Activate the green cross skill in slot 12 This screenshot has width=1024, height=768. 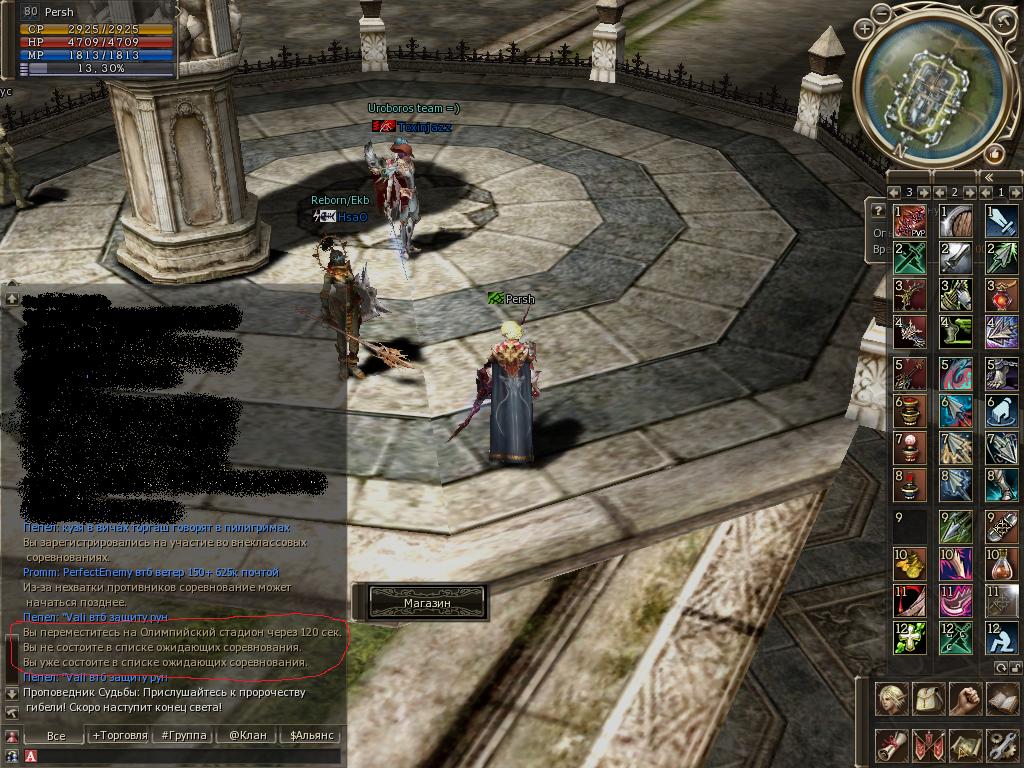click(909, 637)
